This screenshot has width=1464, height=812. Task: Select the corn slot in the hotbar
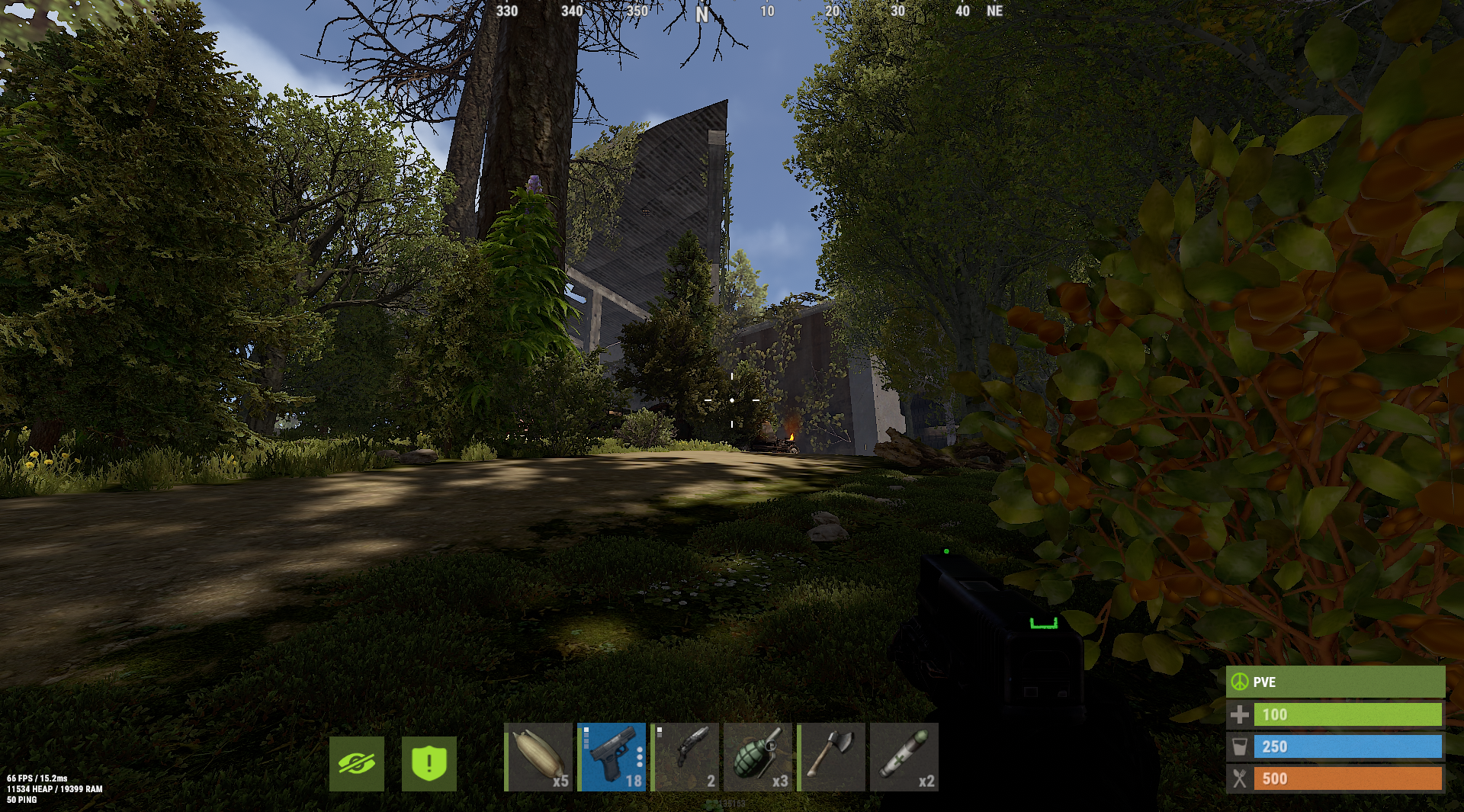(x=539, y=757)
